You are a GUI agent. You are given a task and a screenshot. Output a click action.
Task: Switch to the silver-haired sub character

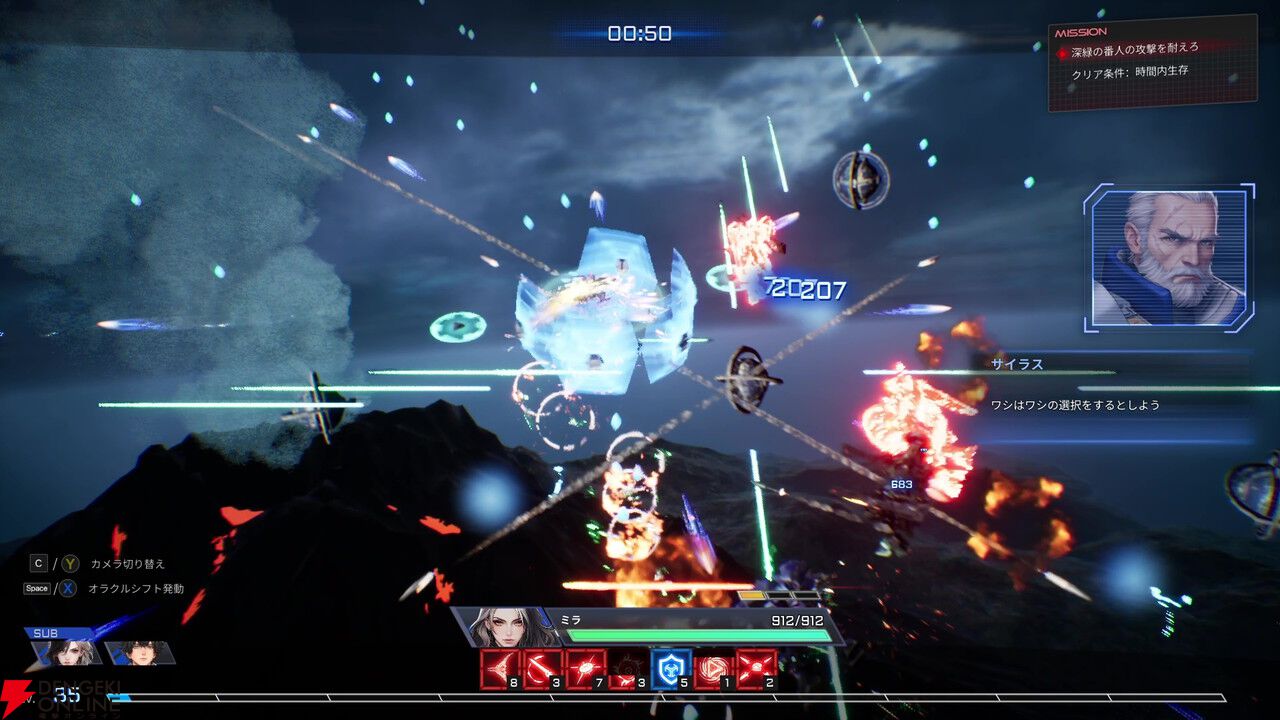68,653
